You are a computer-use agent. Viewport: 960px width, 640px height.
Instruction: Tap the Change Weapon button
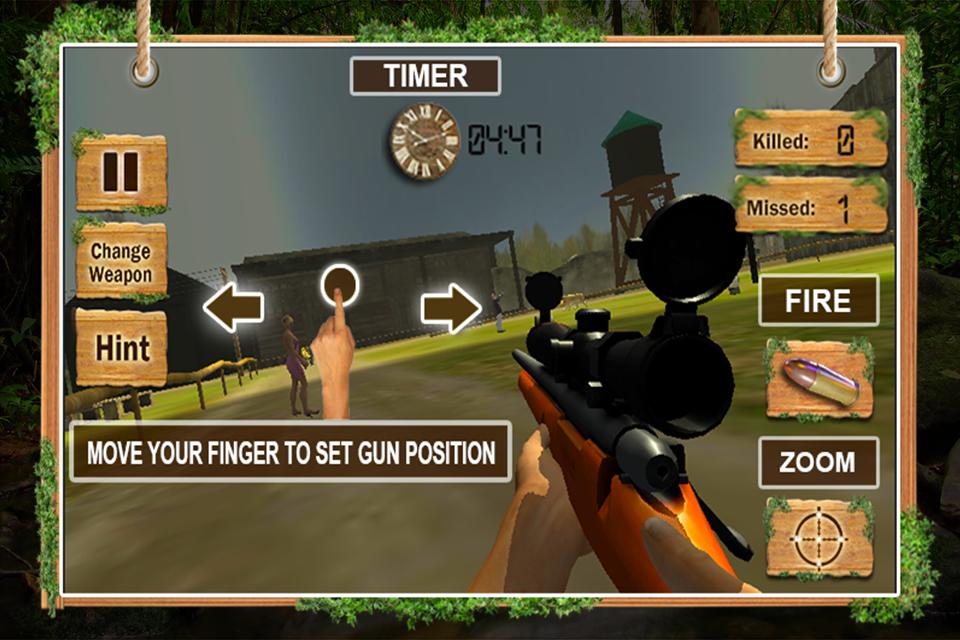tap(121, 262)
